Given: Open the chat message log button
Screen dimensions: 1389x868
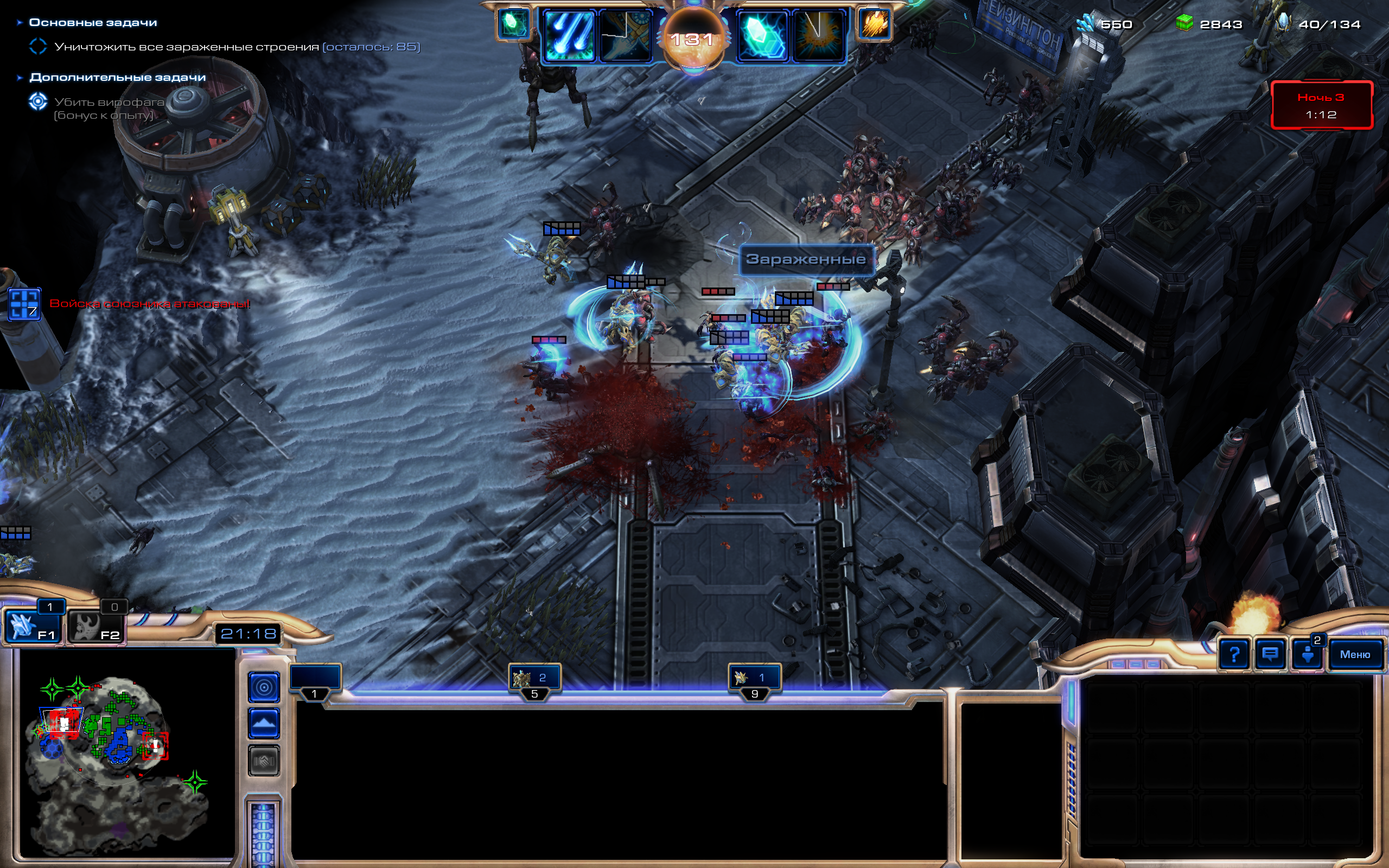Looking at the screenshot, I should click(x=1270, y=654).
